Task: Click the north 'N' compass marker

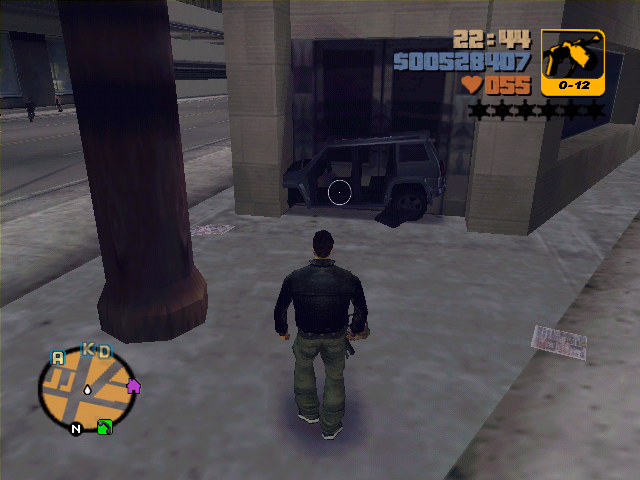Action: [75, 429]
